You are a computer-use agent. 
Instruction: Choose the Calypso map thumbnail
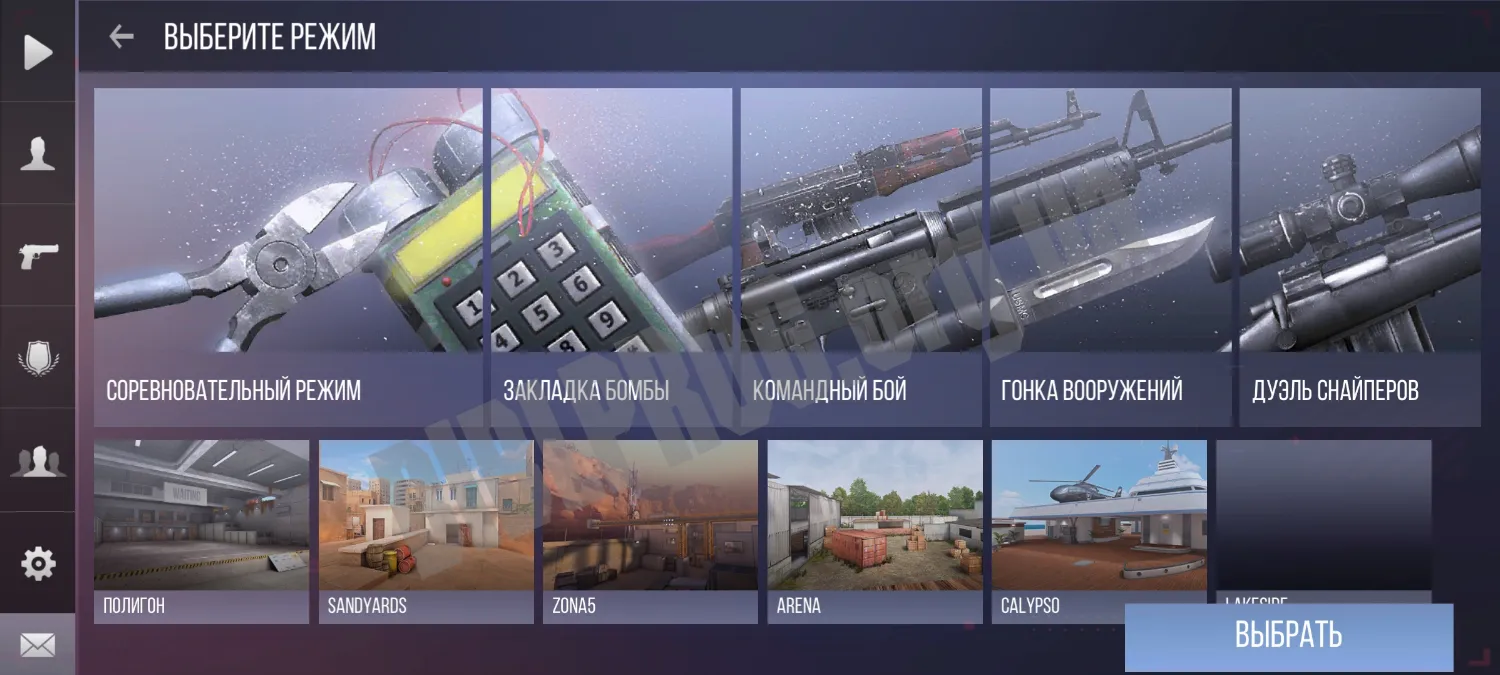[1099, 531]
